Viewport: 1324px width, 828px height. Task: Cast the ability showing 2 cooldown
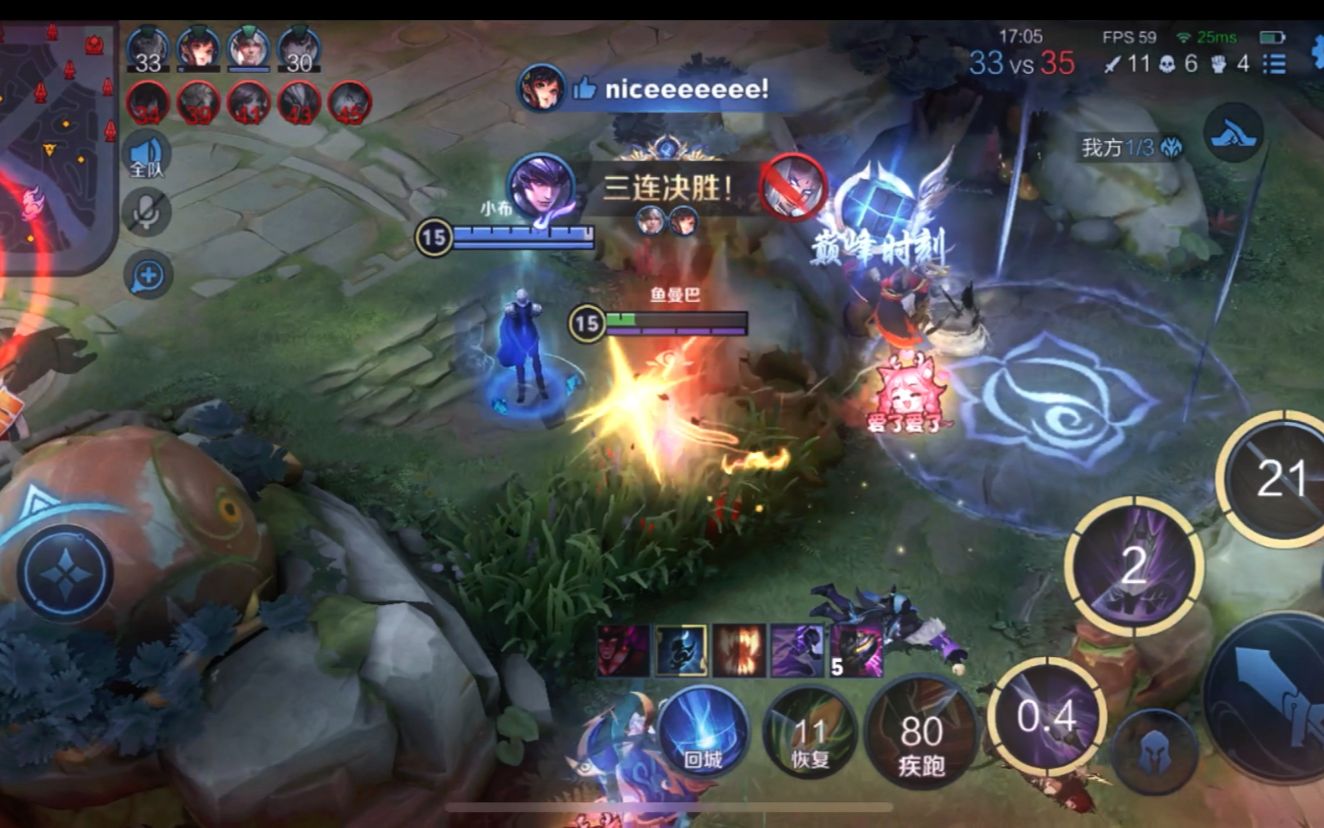tap(1133, 567)
